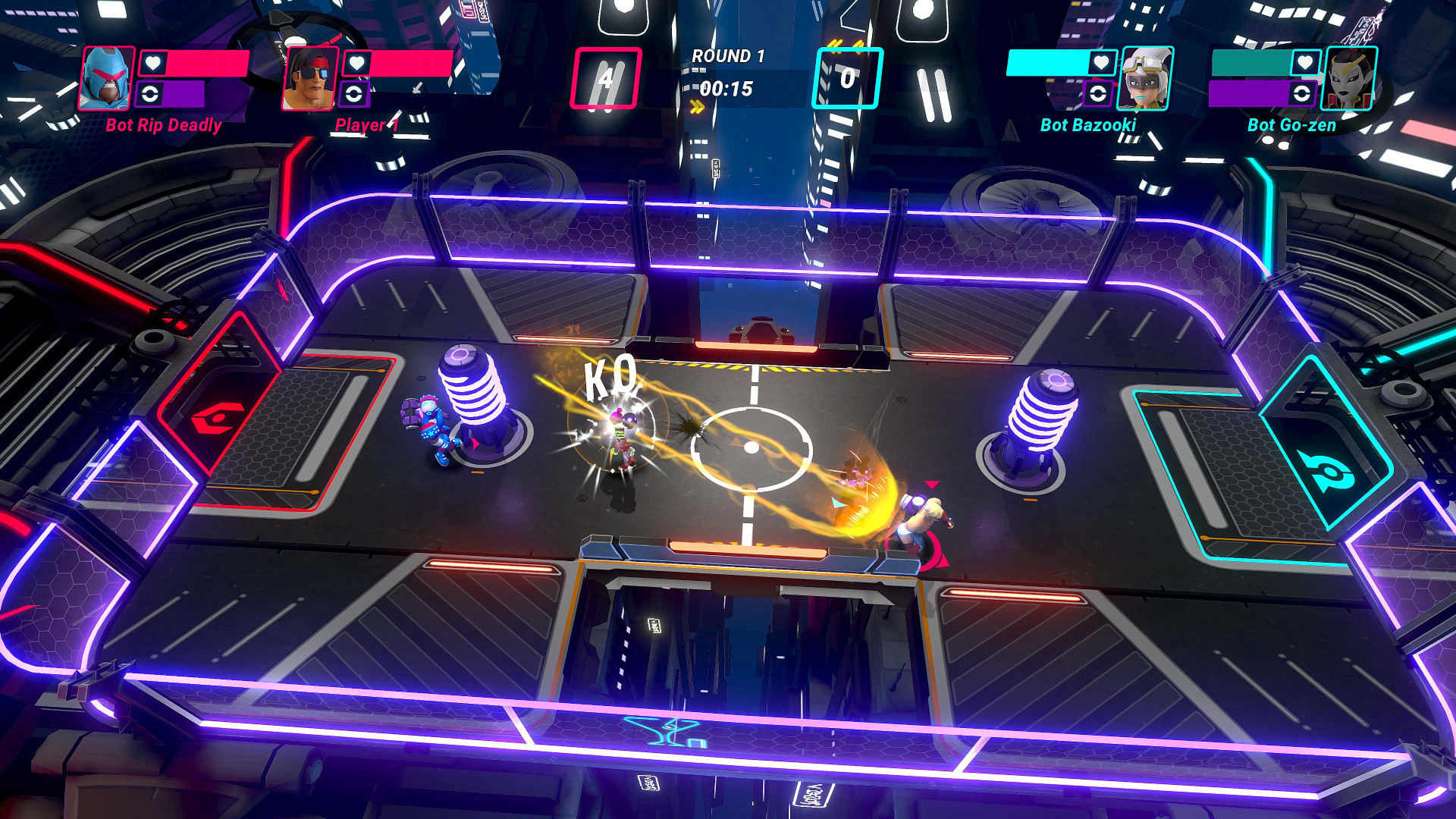Click the center circle of the arena

(754, 445)
